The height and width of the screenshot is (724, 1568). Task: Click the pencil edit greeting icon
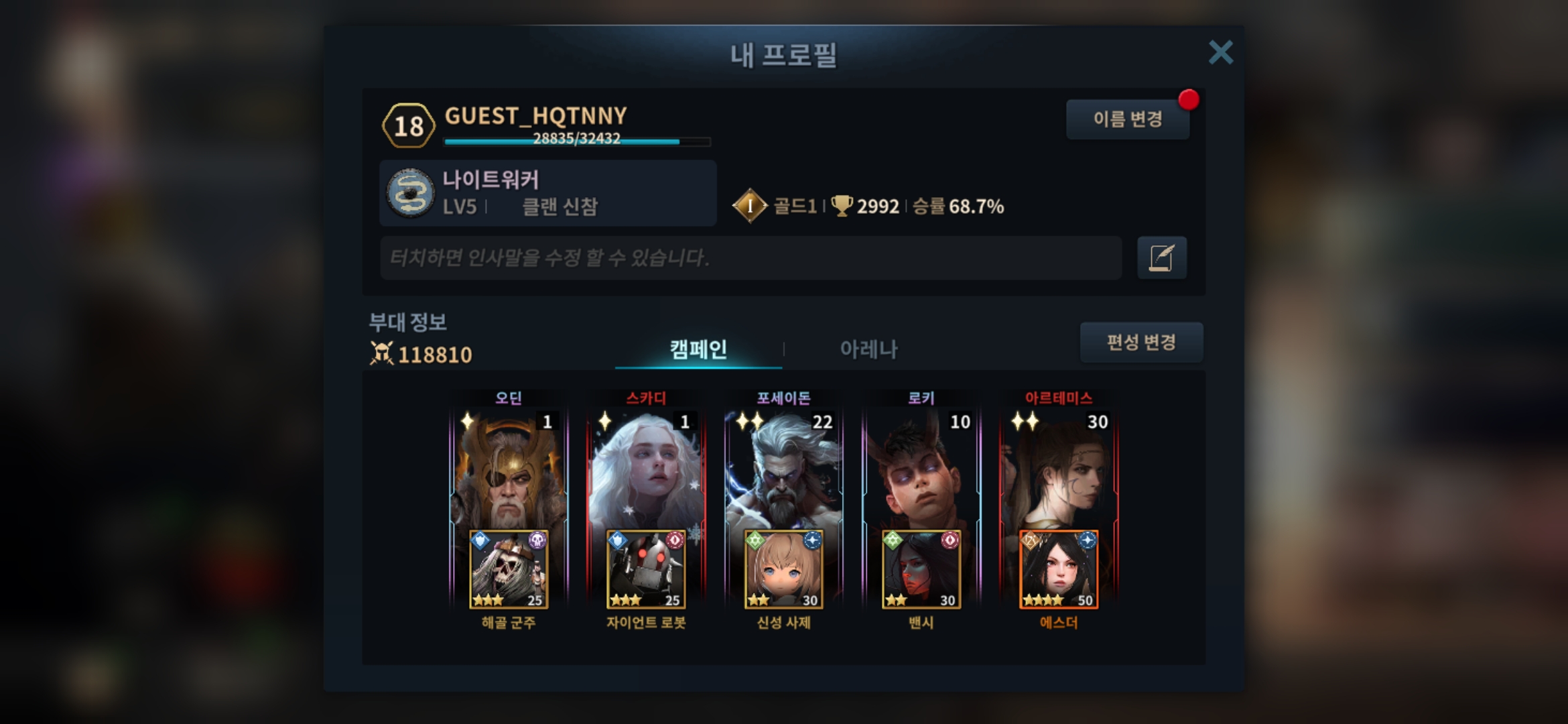pyautogui.click(x=1161, y=257)
